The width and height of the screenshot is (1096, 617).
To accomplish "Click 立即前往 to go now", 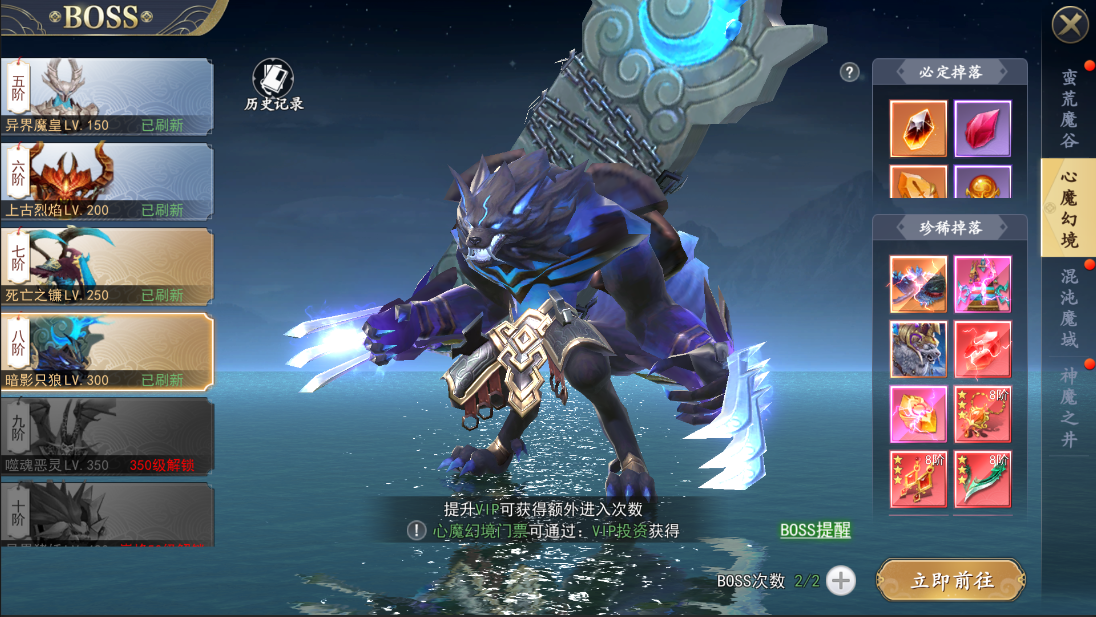I will (x=951, y=580).
